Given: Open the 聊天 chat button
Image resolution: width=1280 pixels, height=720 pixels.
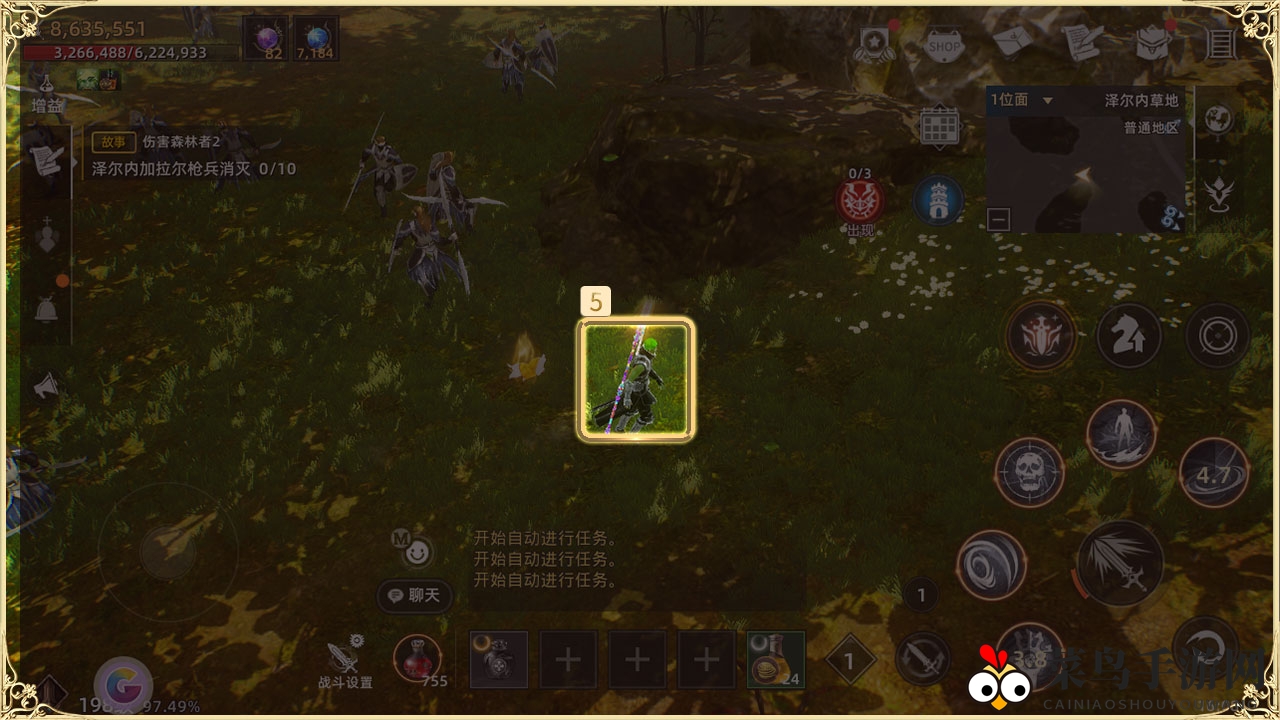Looking at the screenshot, I should (415, 596).
